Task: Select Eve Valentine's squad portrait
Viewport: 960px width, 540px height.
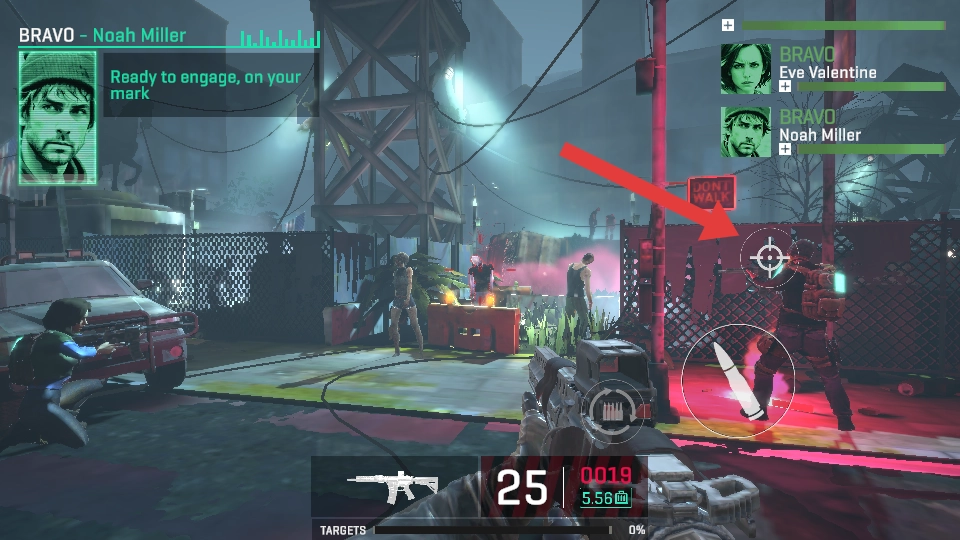Action: point(746,69)
